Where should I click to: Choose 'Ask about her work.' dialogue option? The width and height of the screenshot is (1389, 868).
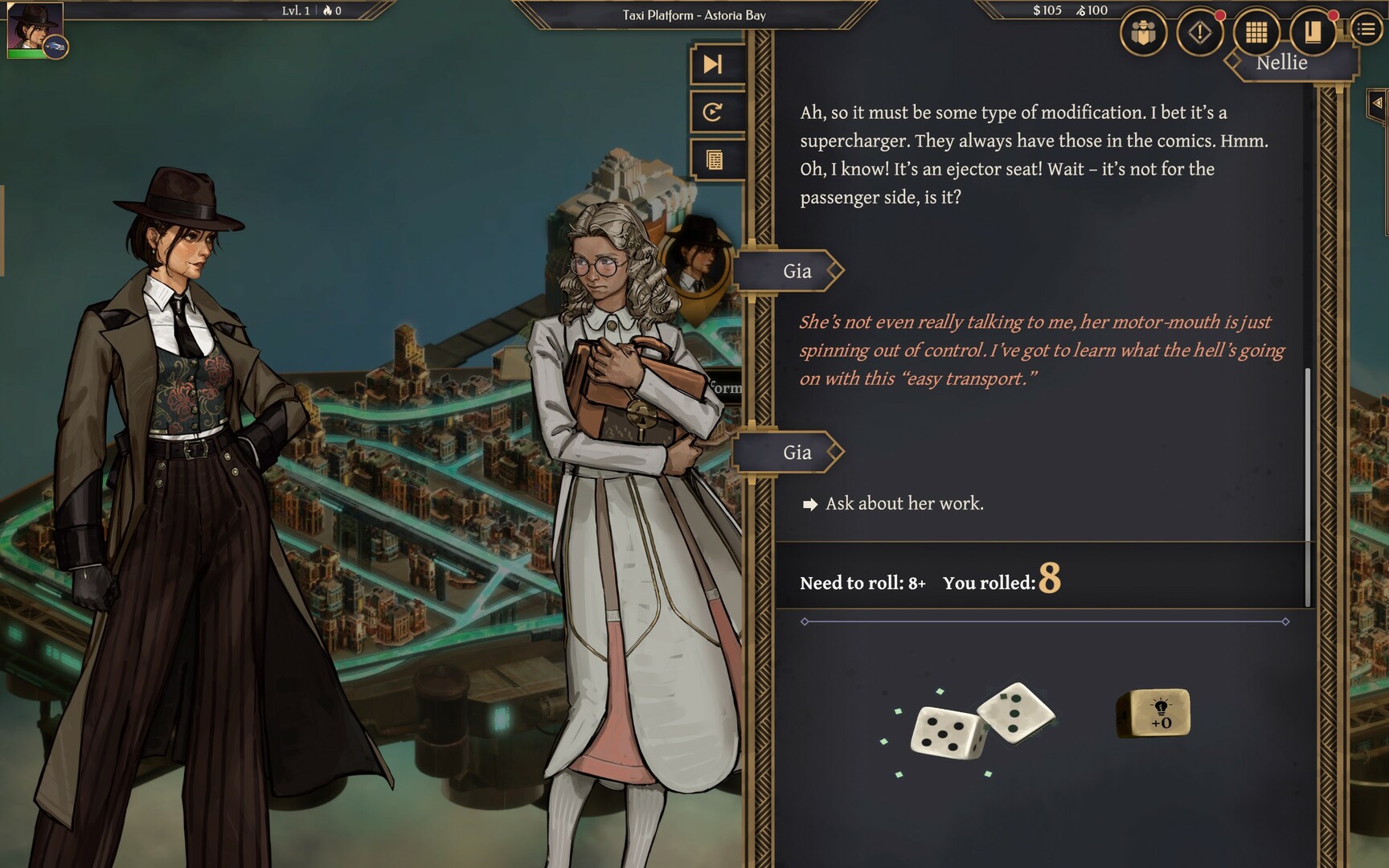(905, 504)
